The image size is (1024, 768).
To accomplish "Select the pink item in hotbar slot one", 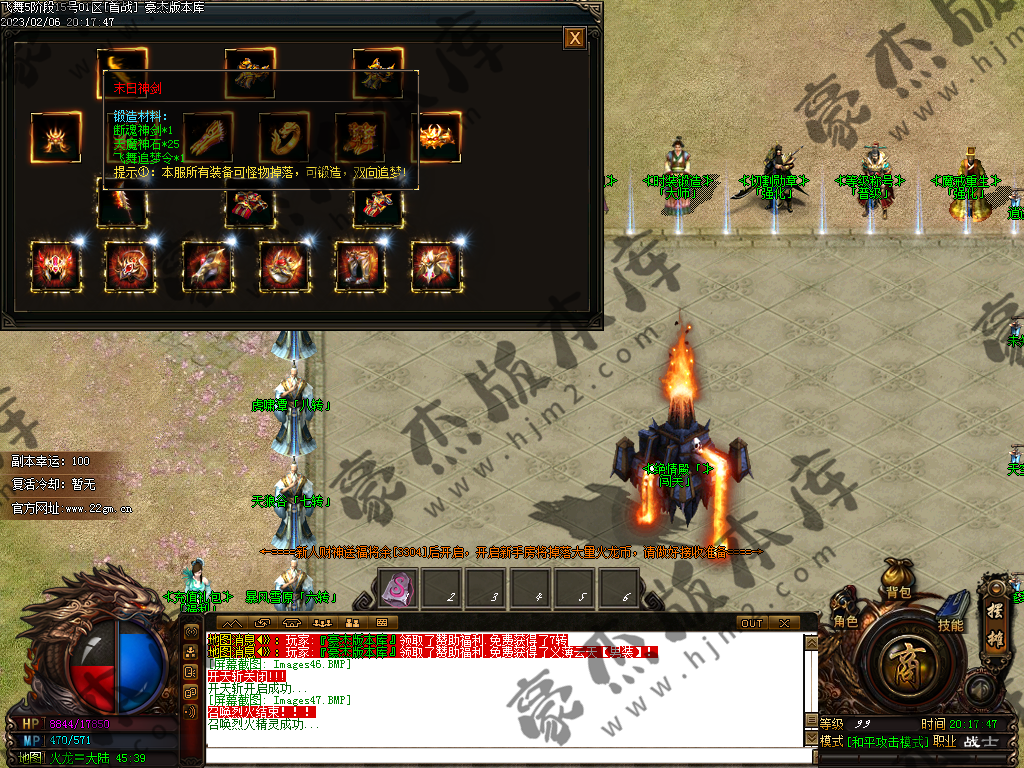I will [398, 588].
